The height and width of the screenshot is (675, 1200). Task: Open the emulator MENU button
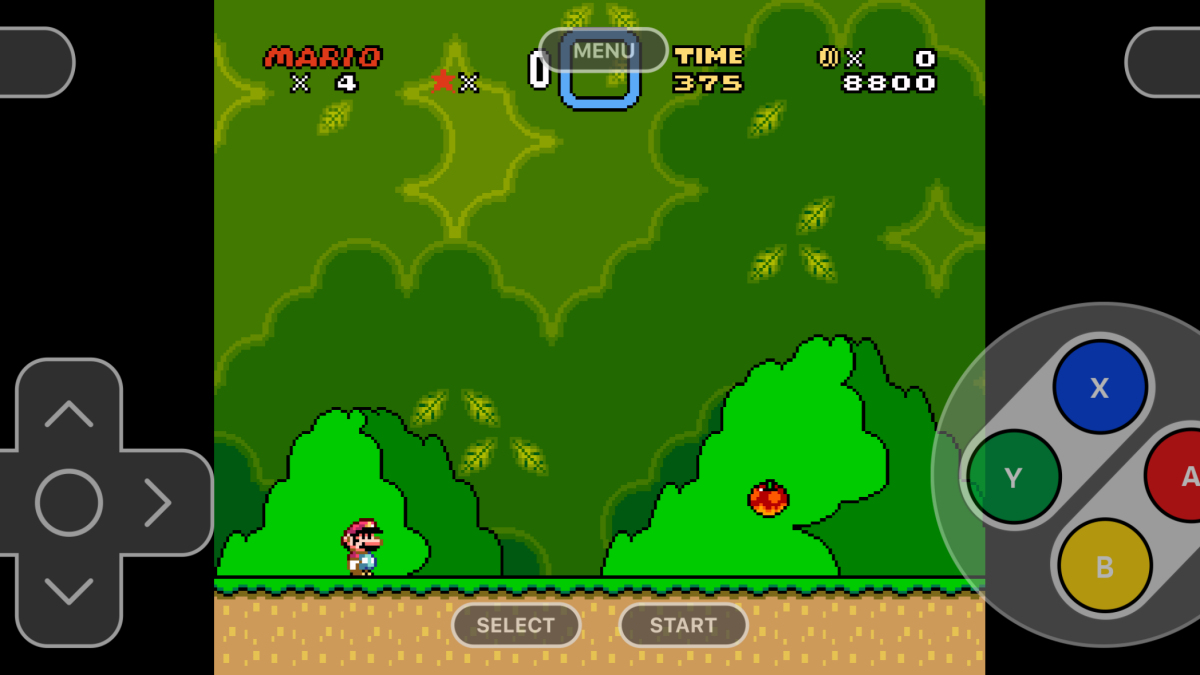603,50
